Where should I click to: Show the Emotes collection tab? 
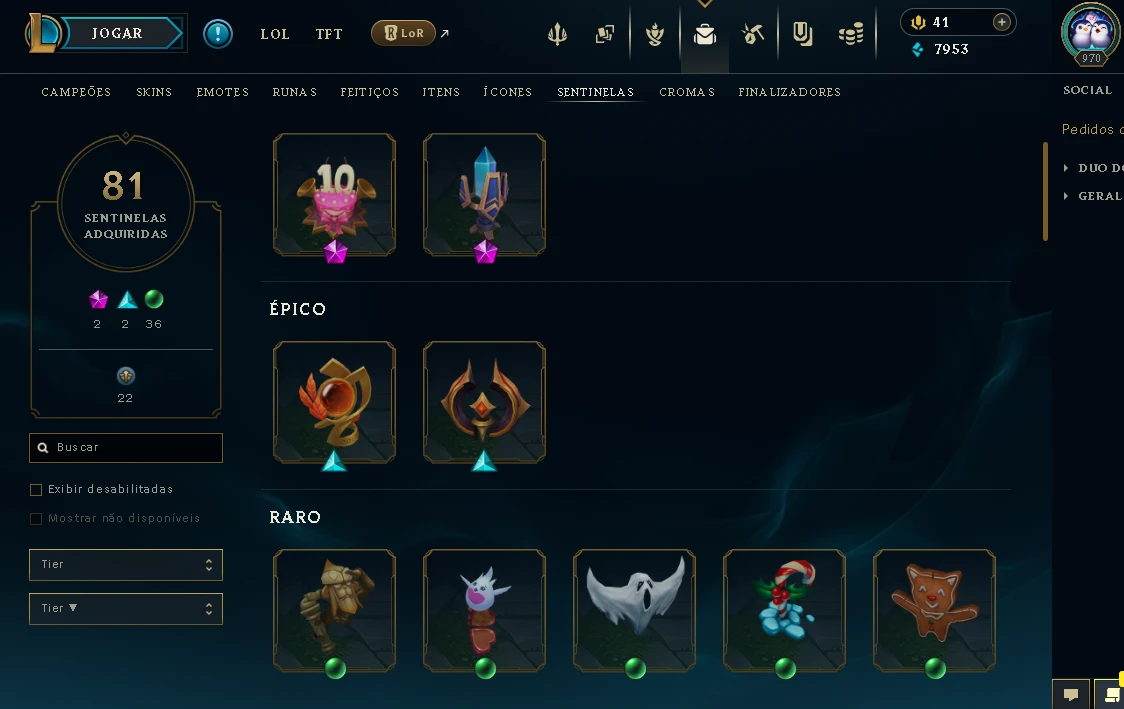222,92
